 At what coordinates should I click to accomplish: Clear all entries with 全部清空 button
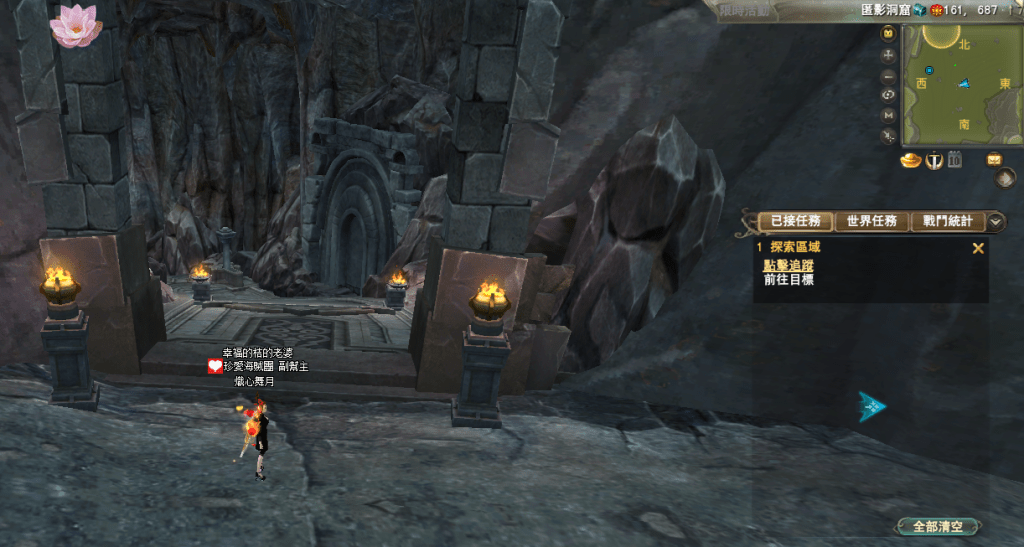pyautogui.click(x=936, y=526)
